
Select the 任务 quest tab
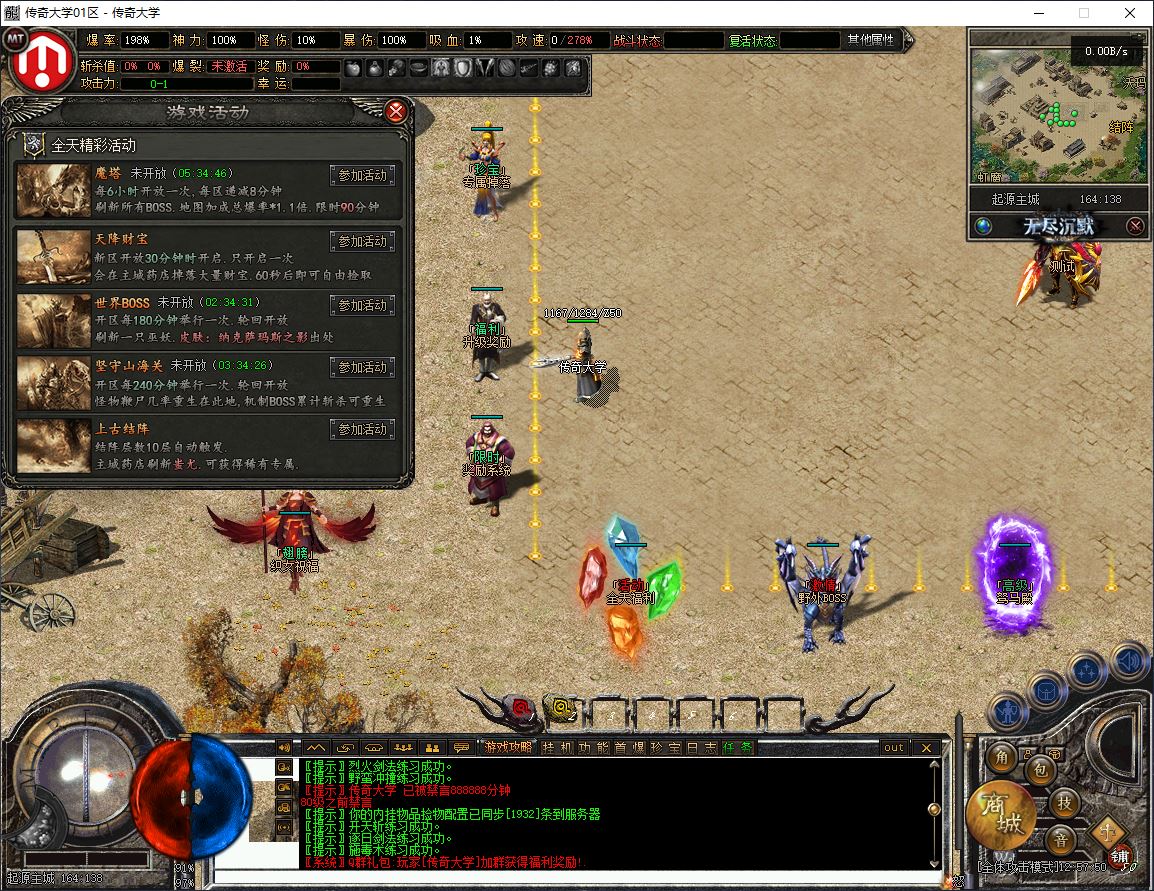pyautogui.click(x=738, y=747)
